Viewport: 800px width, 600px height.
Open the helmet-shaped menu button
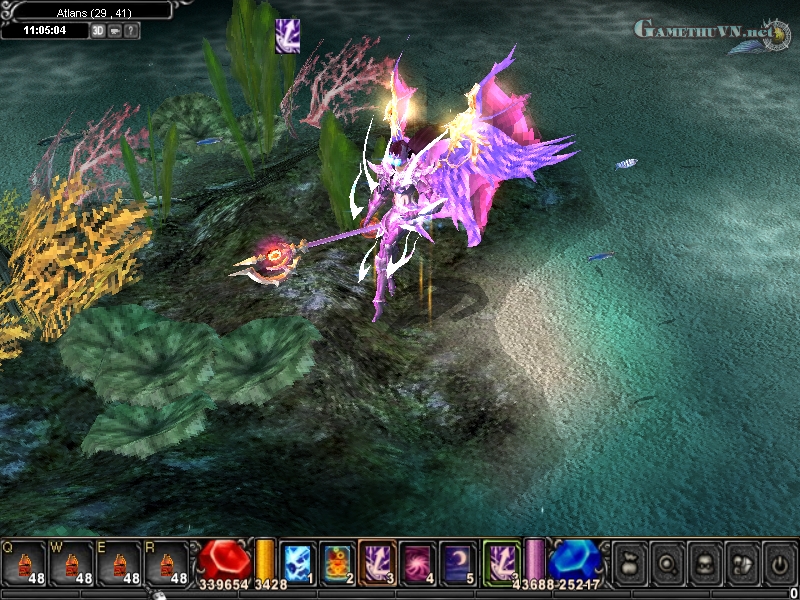[742, 562]
